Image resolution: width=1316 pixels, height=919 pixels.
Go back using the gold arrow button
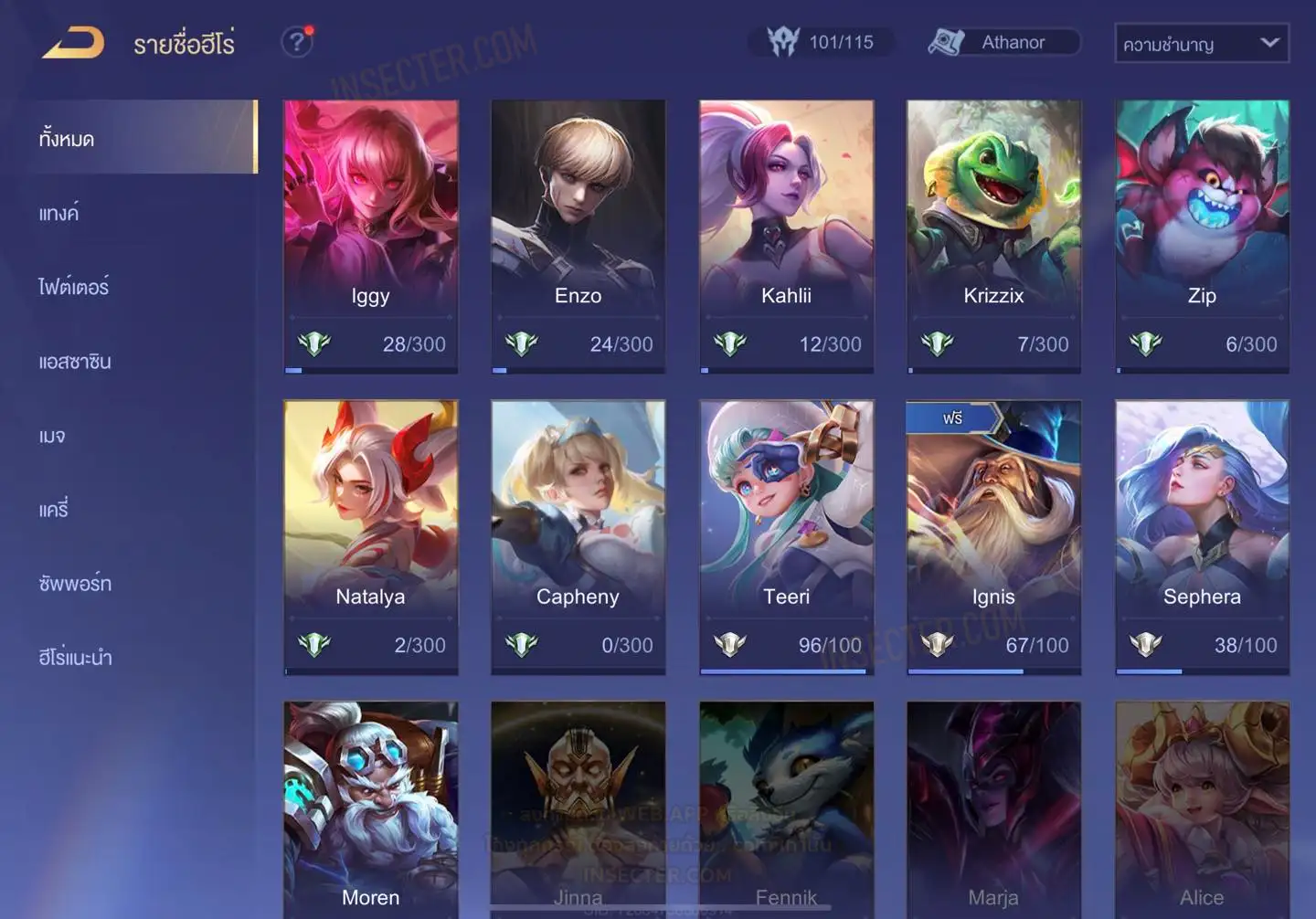73,42
